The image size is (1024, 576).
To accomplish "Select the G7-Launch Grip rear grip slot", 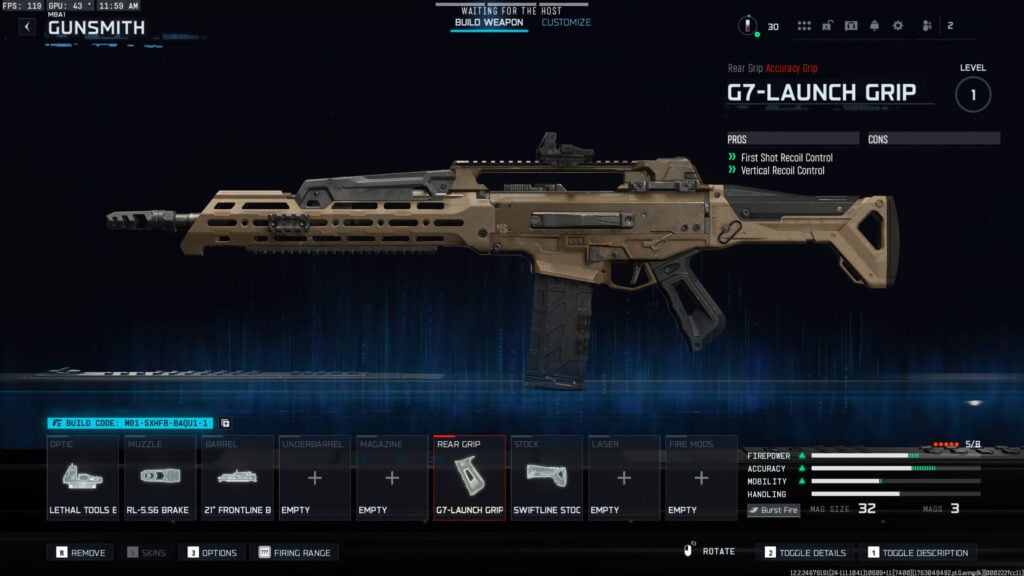I will coord(469,478).
